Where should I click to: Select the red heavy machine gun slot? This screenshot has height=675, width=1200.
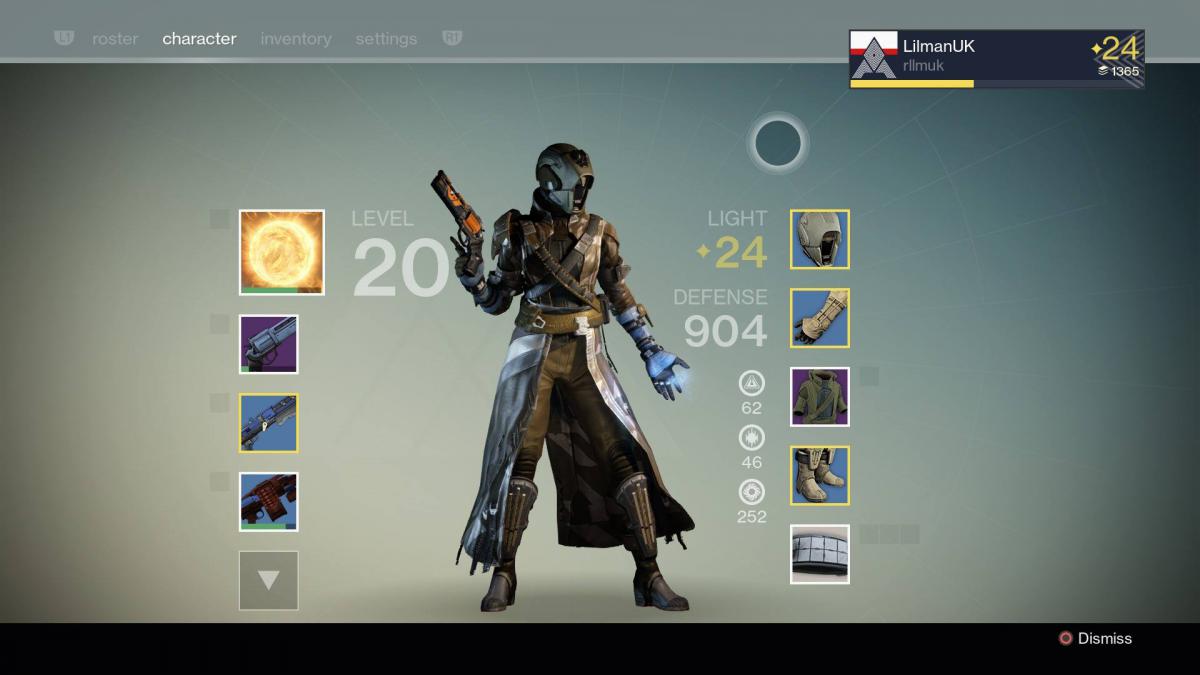point(268,501)
